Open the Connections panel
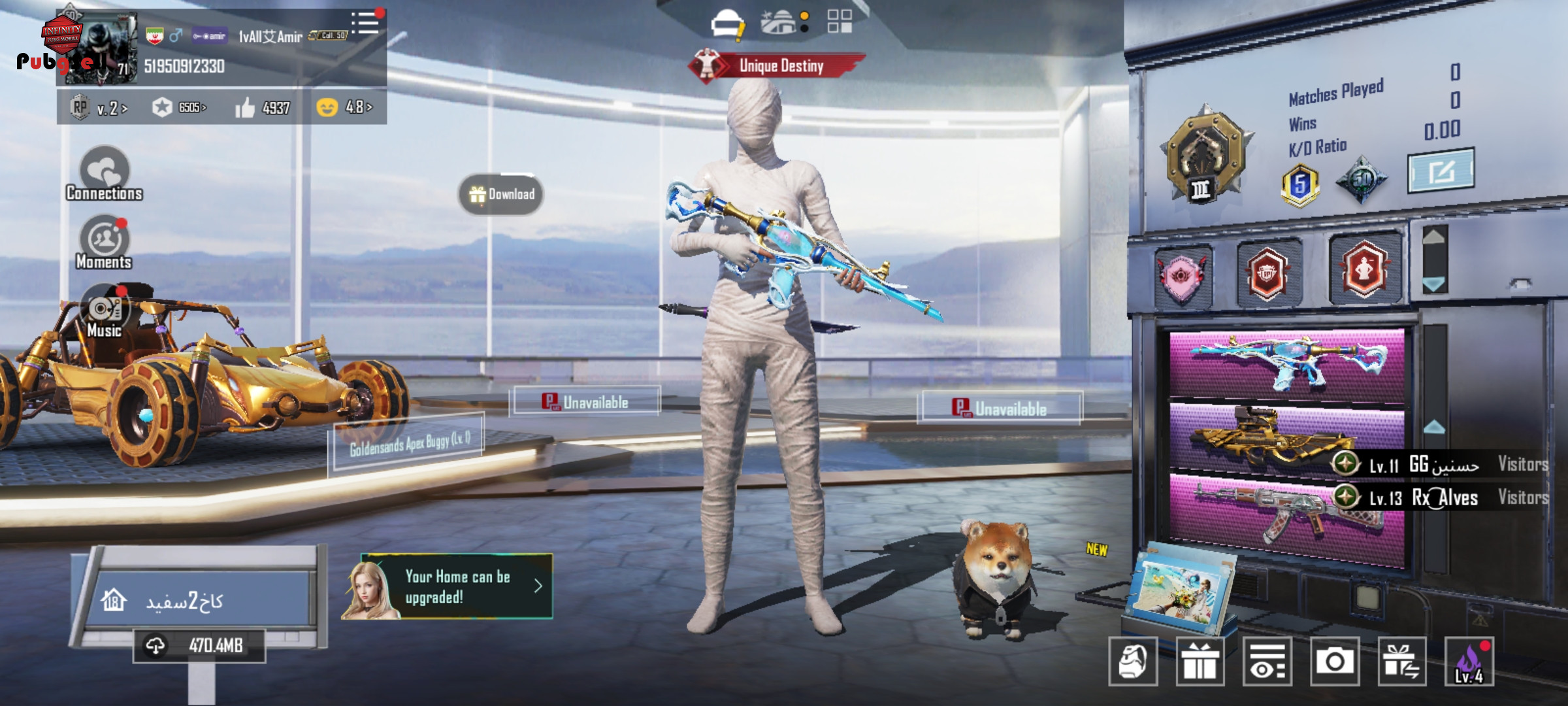Image resolution: width=1568 pixels, height=706 pixels. click(x=105, y=174)
